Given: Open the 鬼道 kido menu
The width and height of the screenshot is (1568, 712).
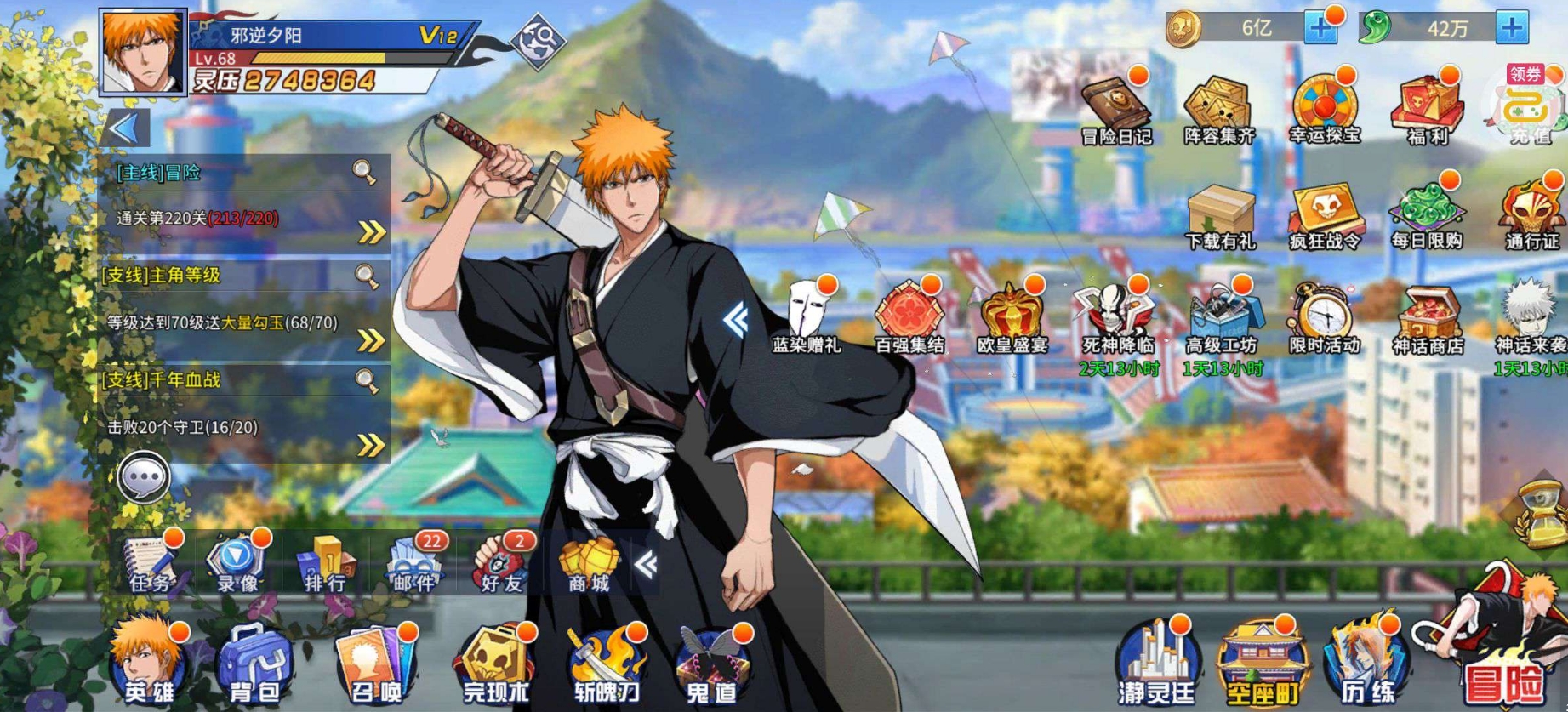Looking at the screenshot, I should pyautogui.click(x=711, y=665).
